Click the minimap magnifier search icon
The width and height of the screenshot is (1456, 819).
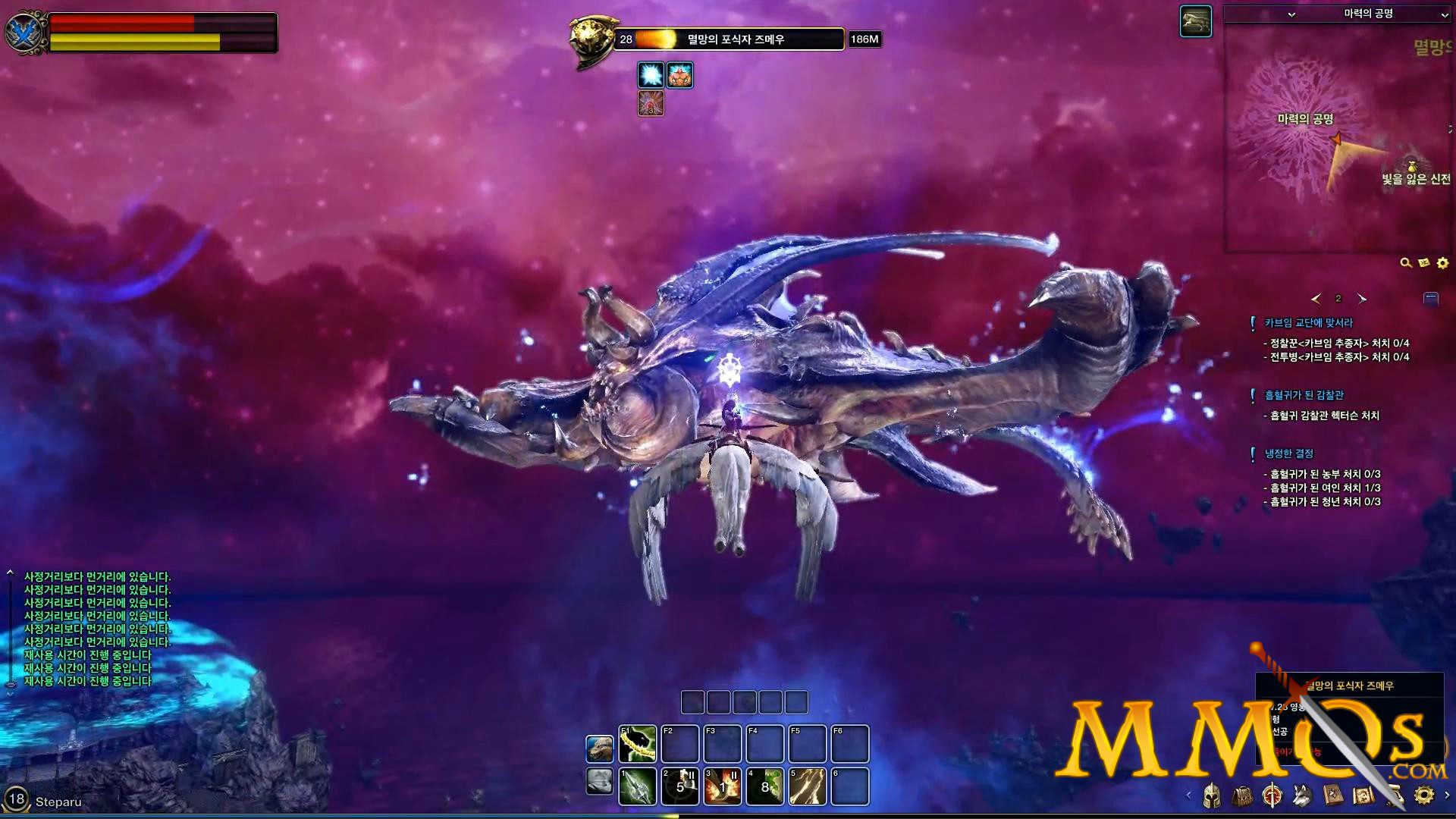tap(1404, 262)
